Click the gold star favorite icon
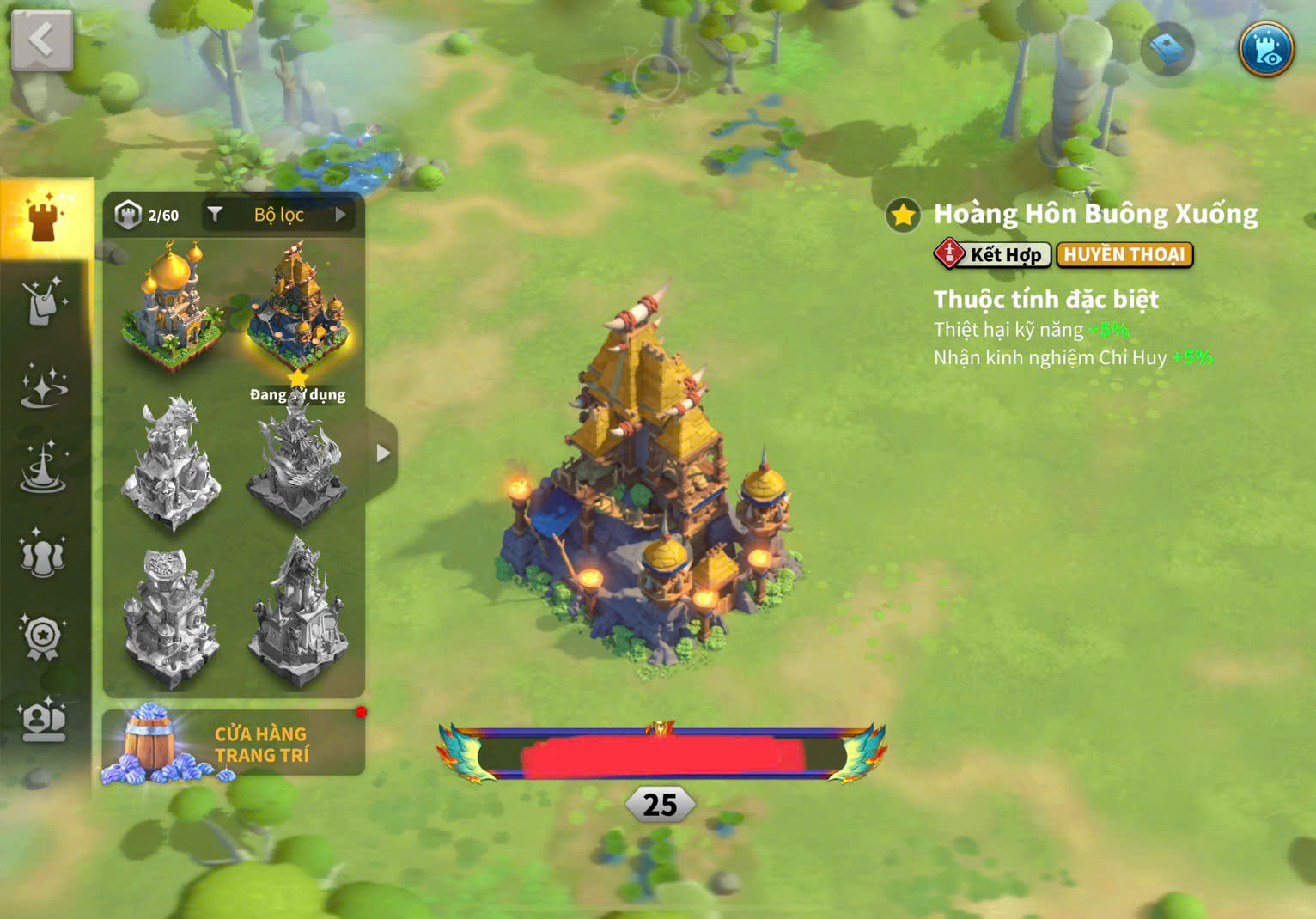1316x919 pixels. [x=903, y=215]
